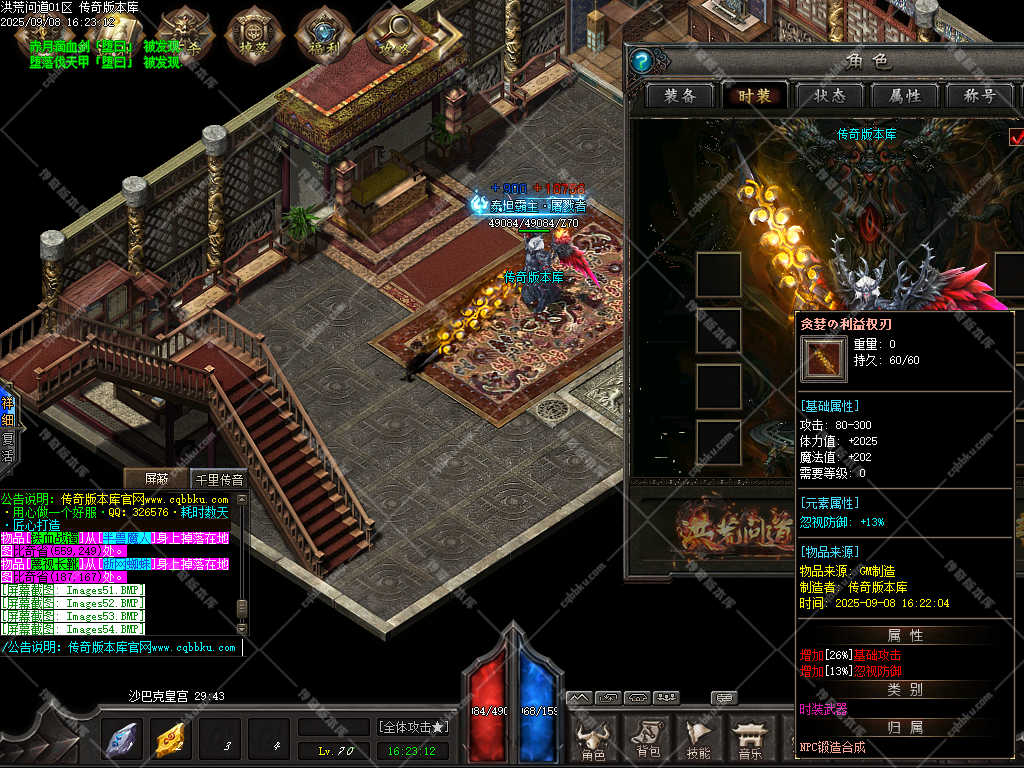Toggle the 全体攻击 attack mode button
This screenshot has width=1024, height=768.
[413, 727]
